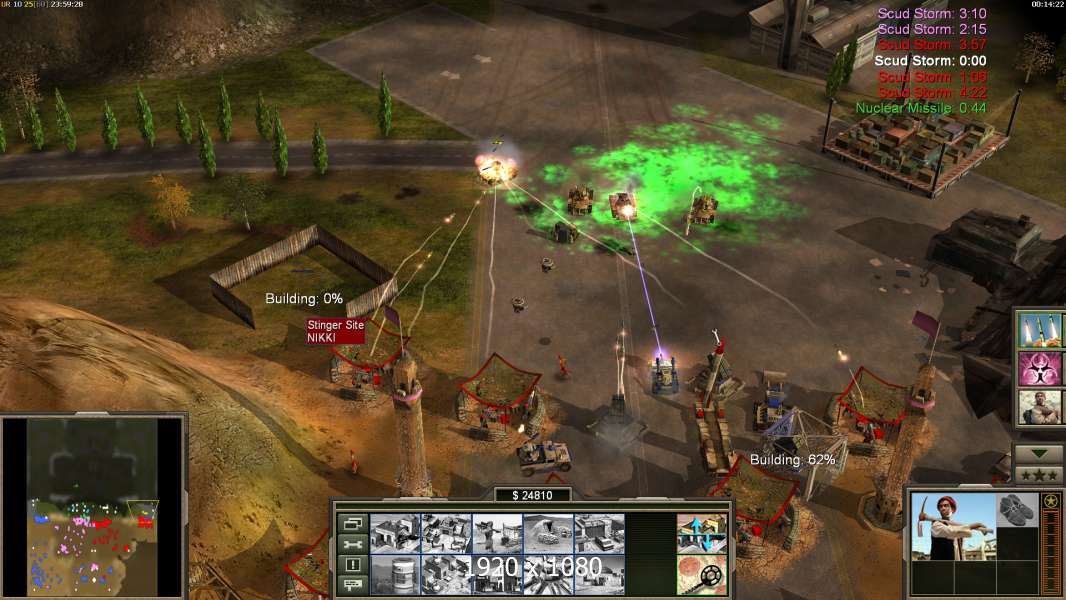Image resolution: width=1066 pixels, height=600 pixels.
Task: Open the three-star General's powers button
Action: click(x=1039, y=475)
